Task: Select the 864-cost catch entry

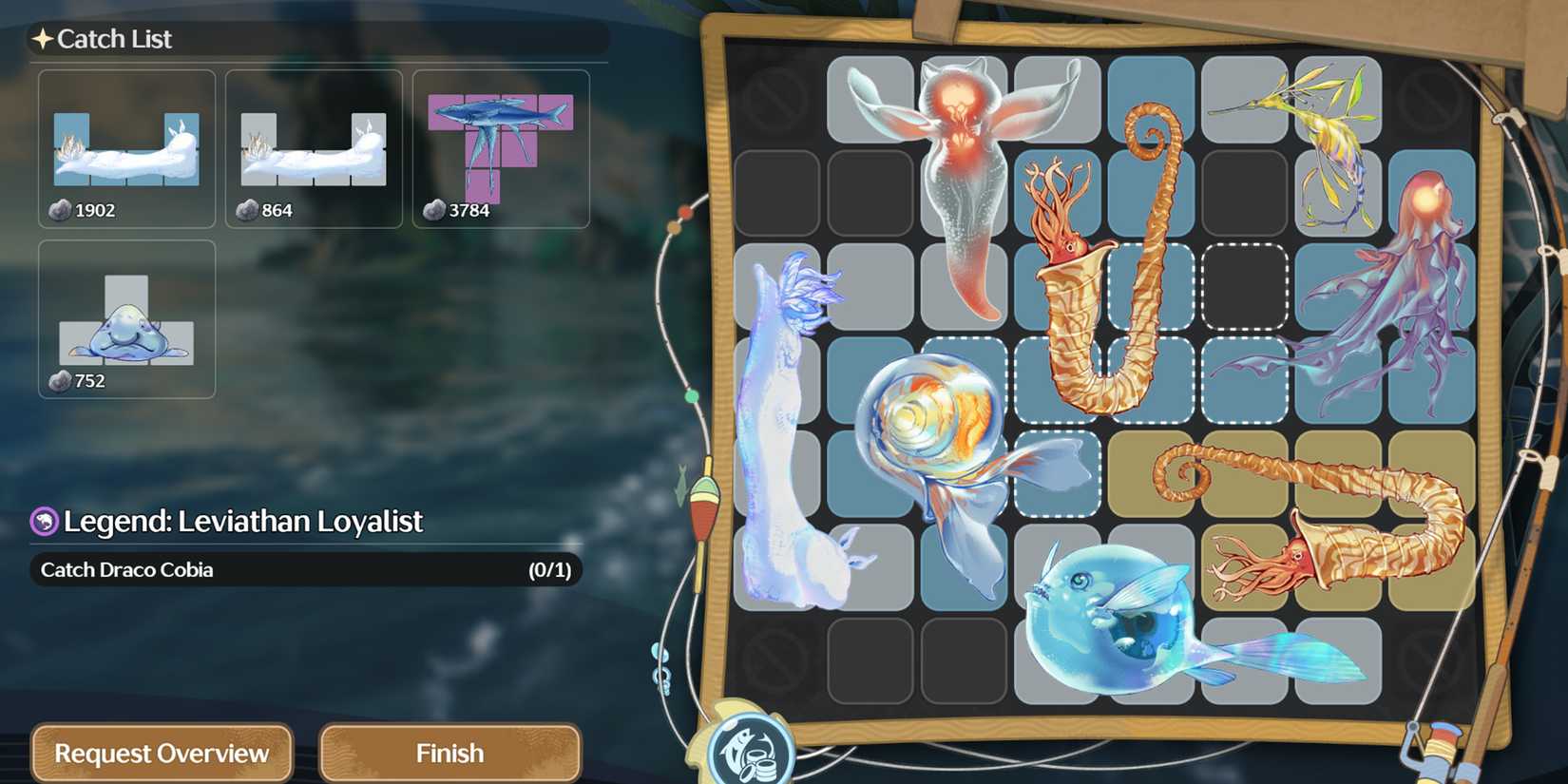Action: pyautogui.click(x=312, y=149)
